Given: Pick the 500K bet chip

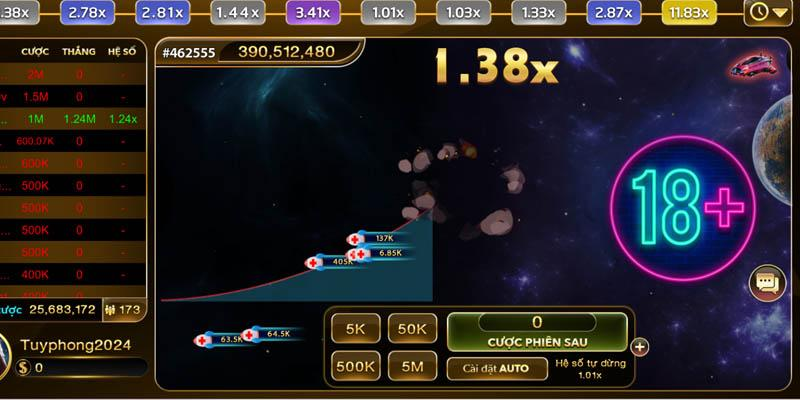Looking at the screenshot, I should [356, 367].
